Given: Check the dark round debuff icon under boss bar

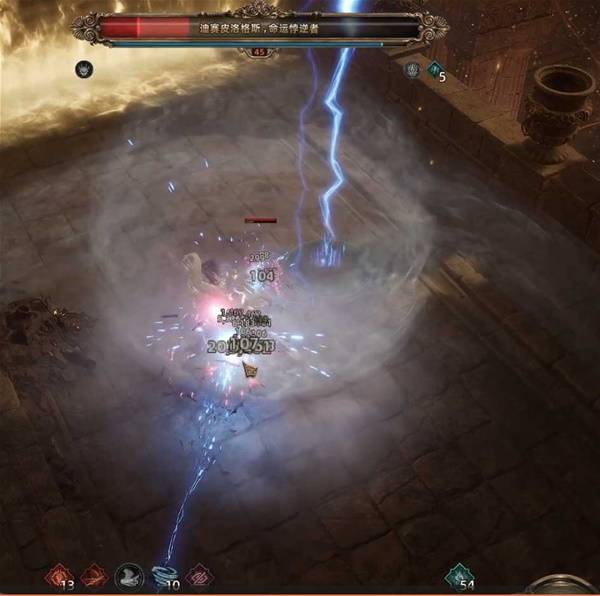Looking at the screenshot, I should (83, 69).
